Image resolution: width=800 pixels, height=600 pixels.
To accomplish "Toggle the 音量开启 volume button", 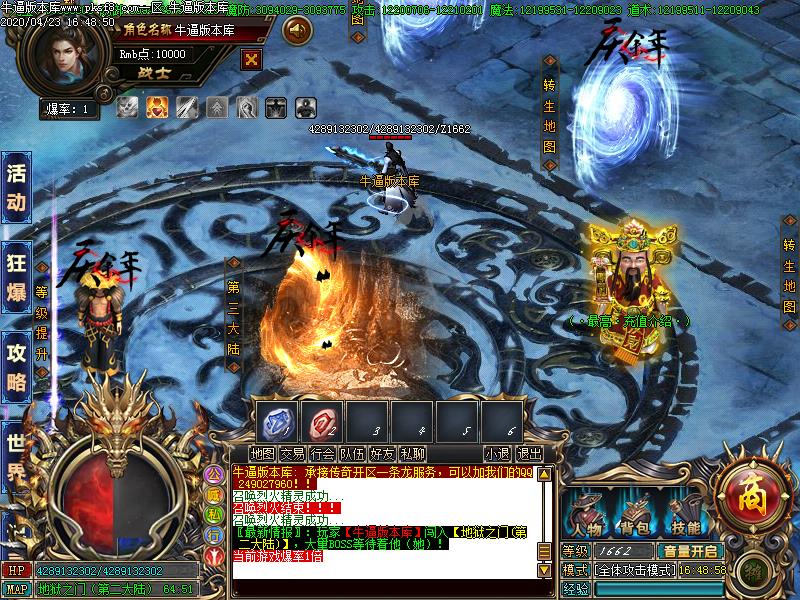I will (x=689, y=551).
